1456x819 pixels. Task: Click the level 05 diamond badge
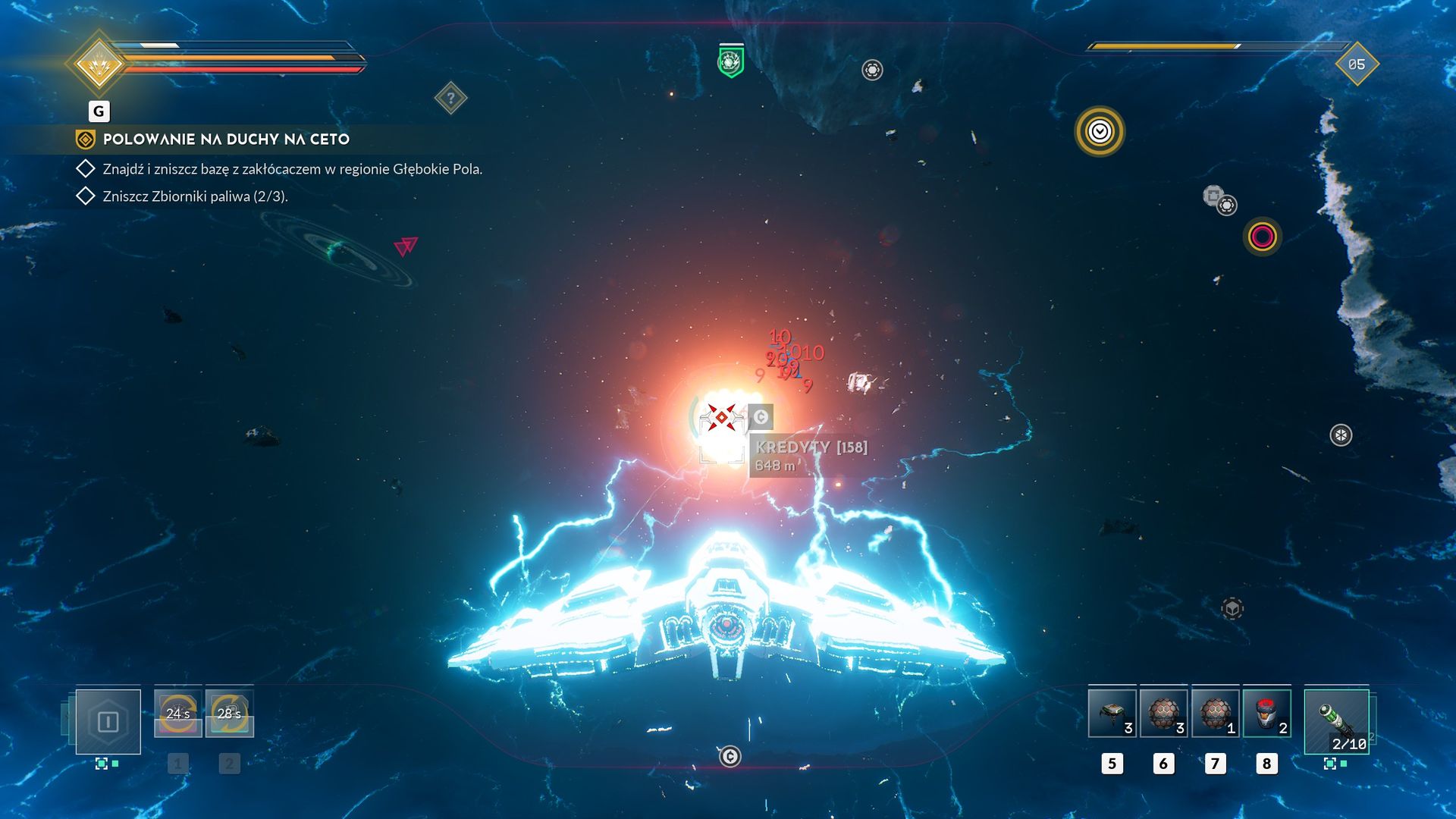tap(1356, 64)
